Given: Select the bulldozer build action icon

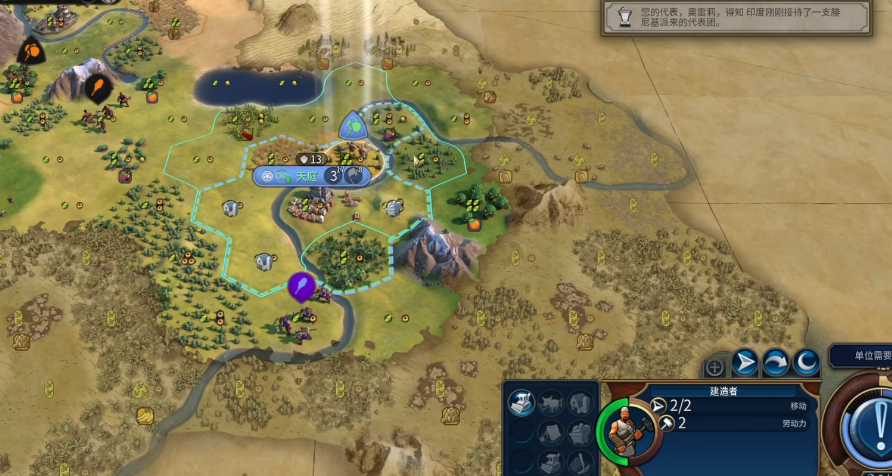Looking at the screenshot, I should (x=521, y=403).
